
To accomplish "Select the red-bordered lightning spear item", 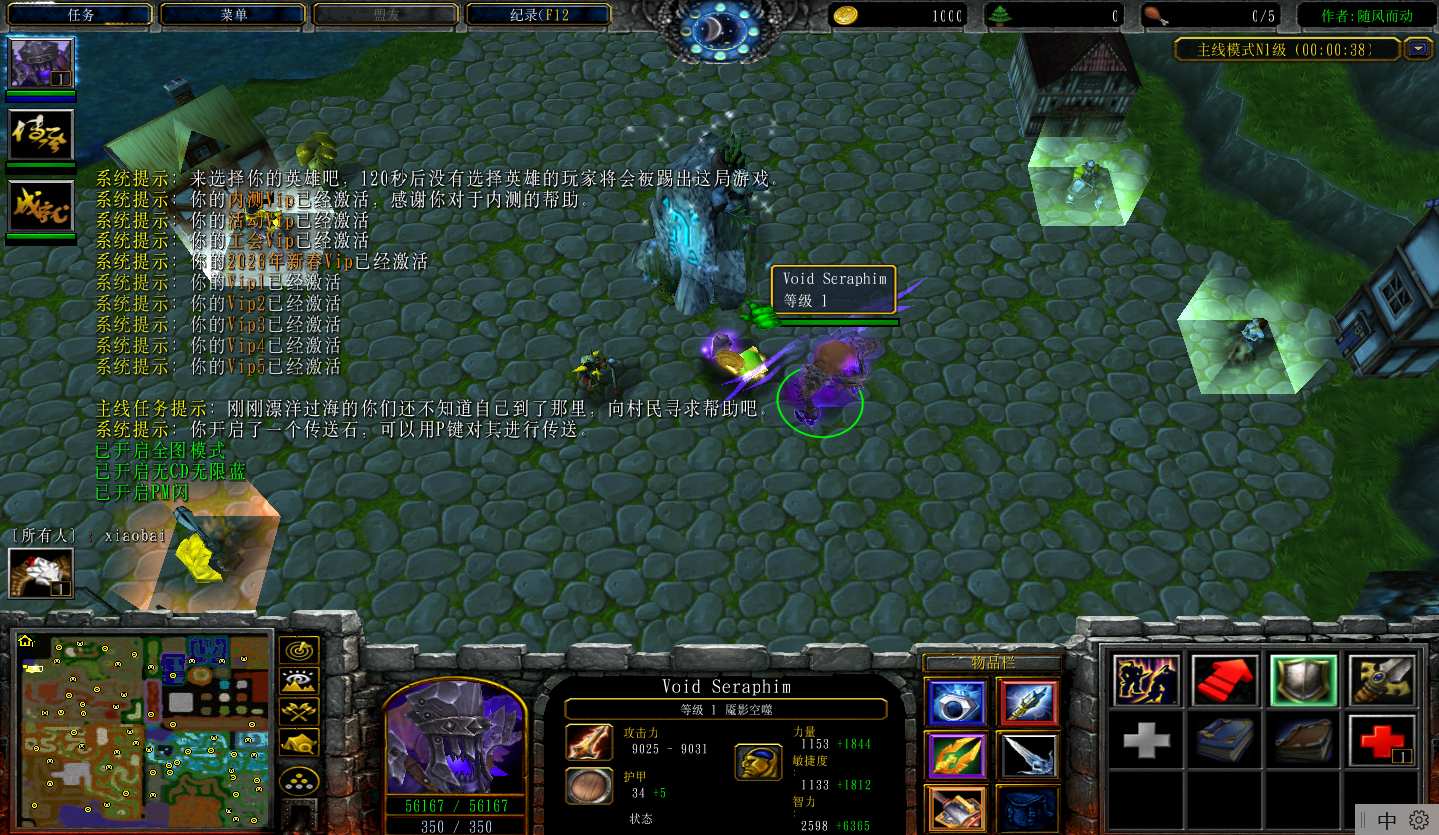I will point(1027,703).
